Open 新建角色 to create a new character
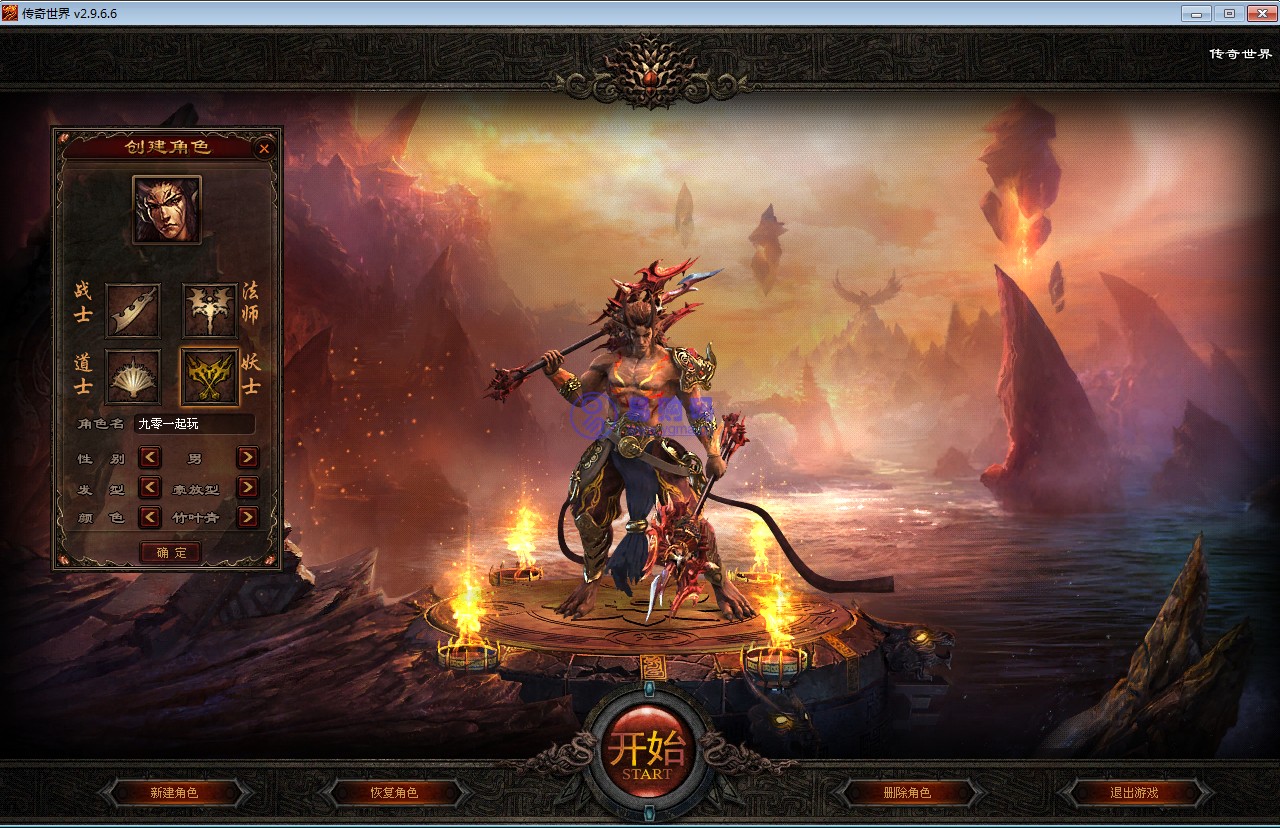 [x=174, y=793]
